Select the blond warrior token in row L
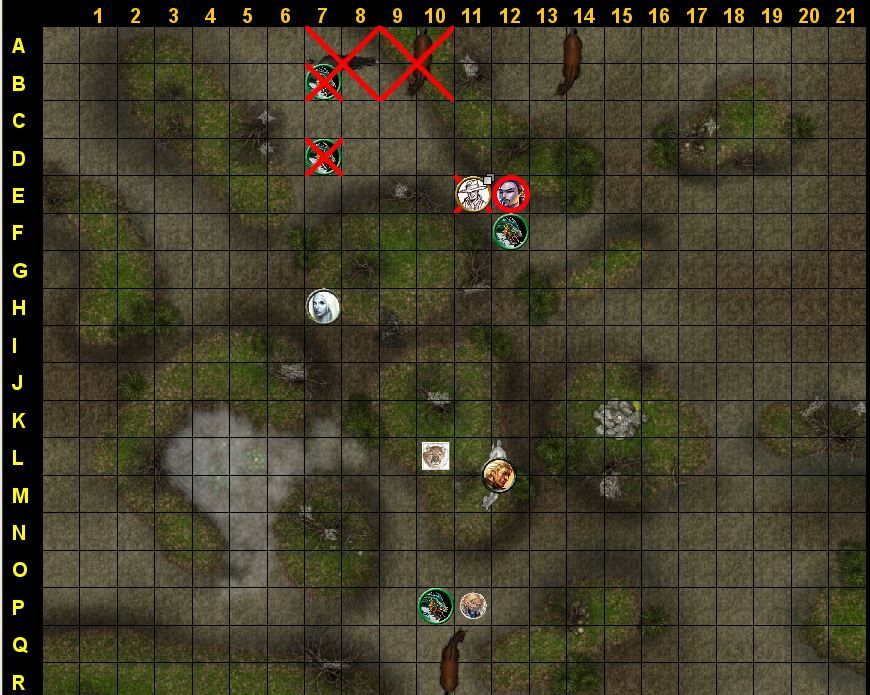Viewport: 870px width, 695px height. coord(498,475)
